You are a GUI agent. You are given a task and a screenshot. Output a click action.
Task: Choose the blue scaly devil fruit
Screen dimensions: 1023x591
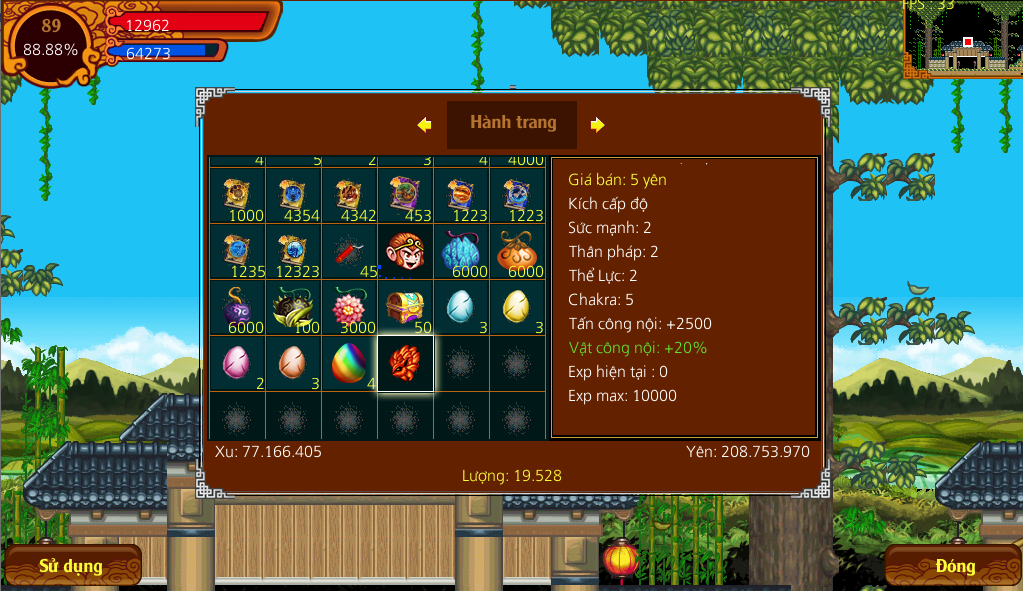(x=461, y=250)
